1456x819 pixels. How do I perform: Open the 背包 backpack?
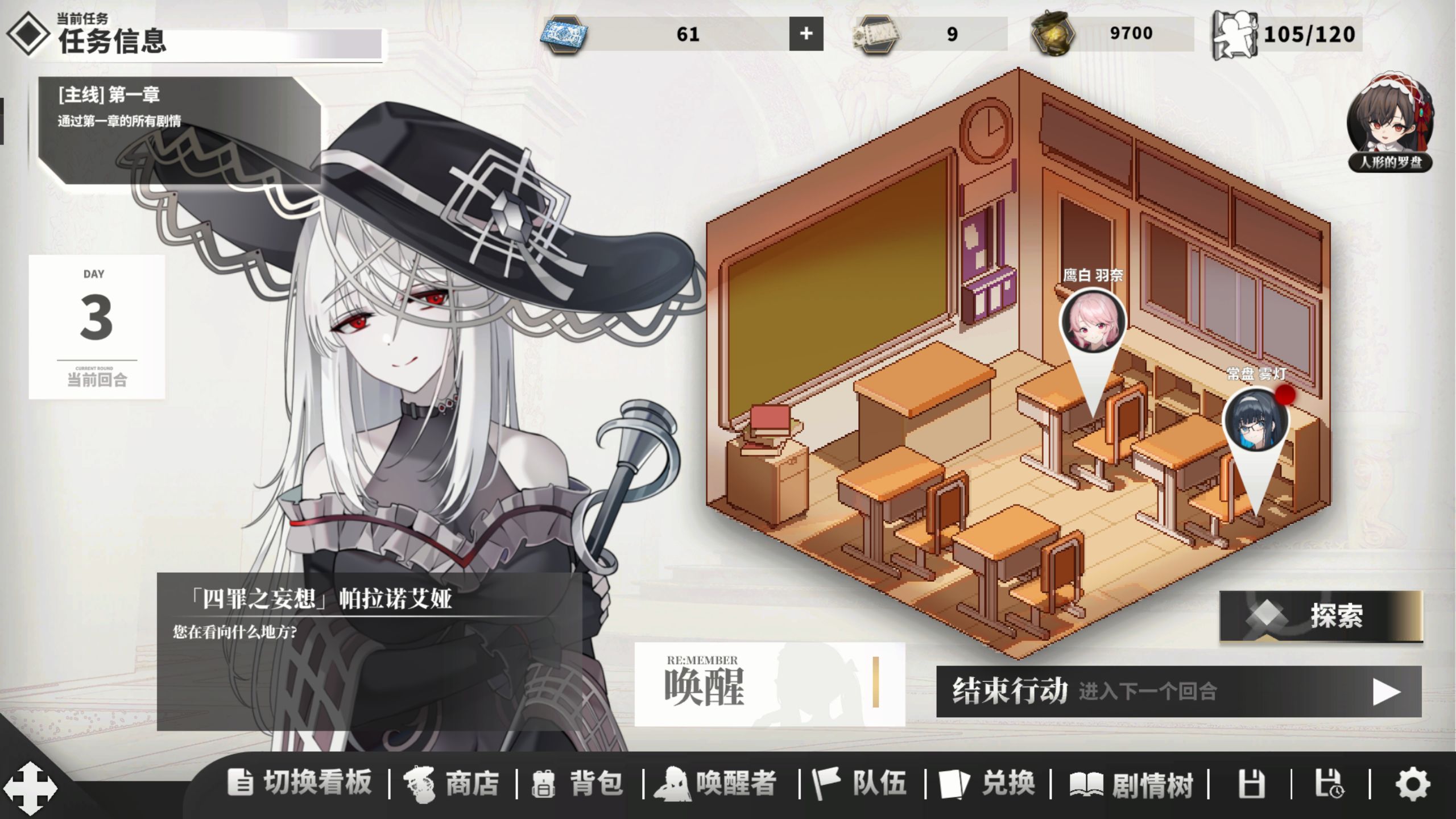coord(578,783)
